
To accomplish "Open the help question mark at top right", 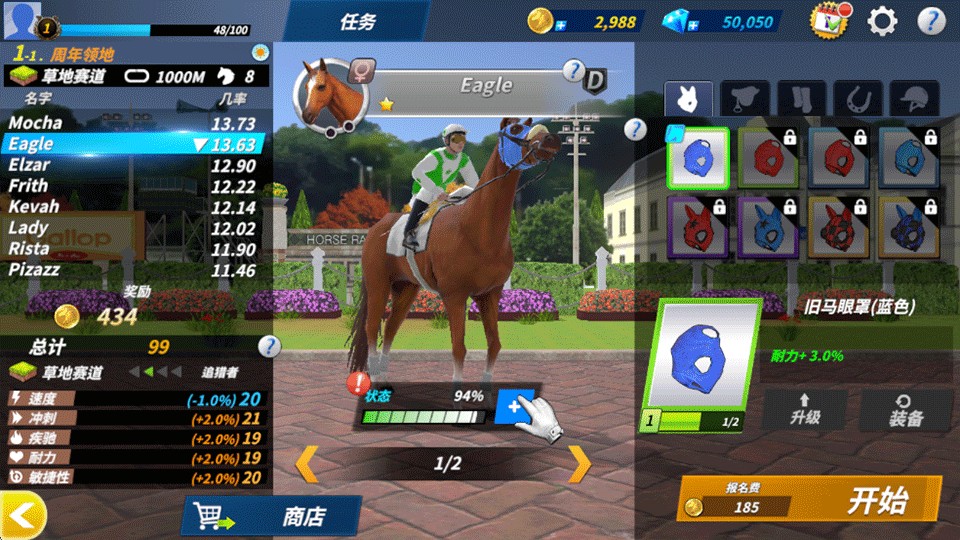I will coord(931,21).
